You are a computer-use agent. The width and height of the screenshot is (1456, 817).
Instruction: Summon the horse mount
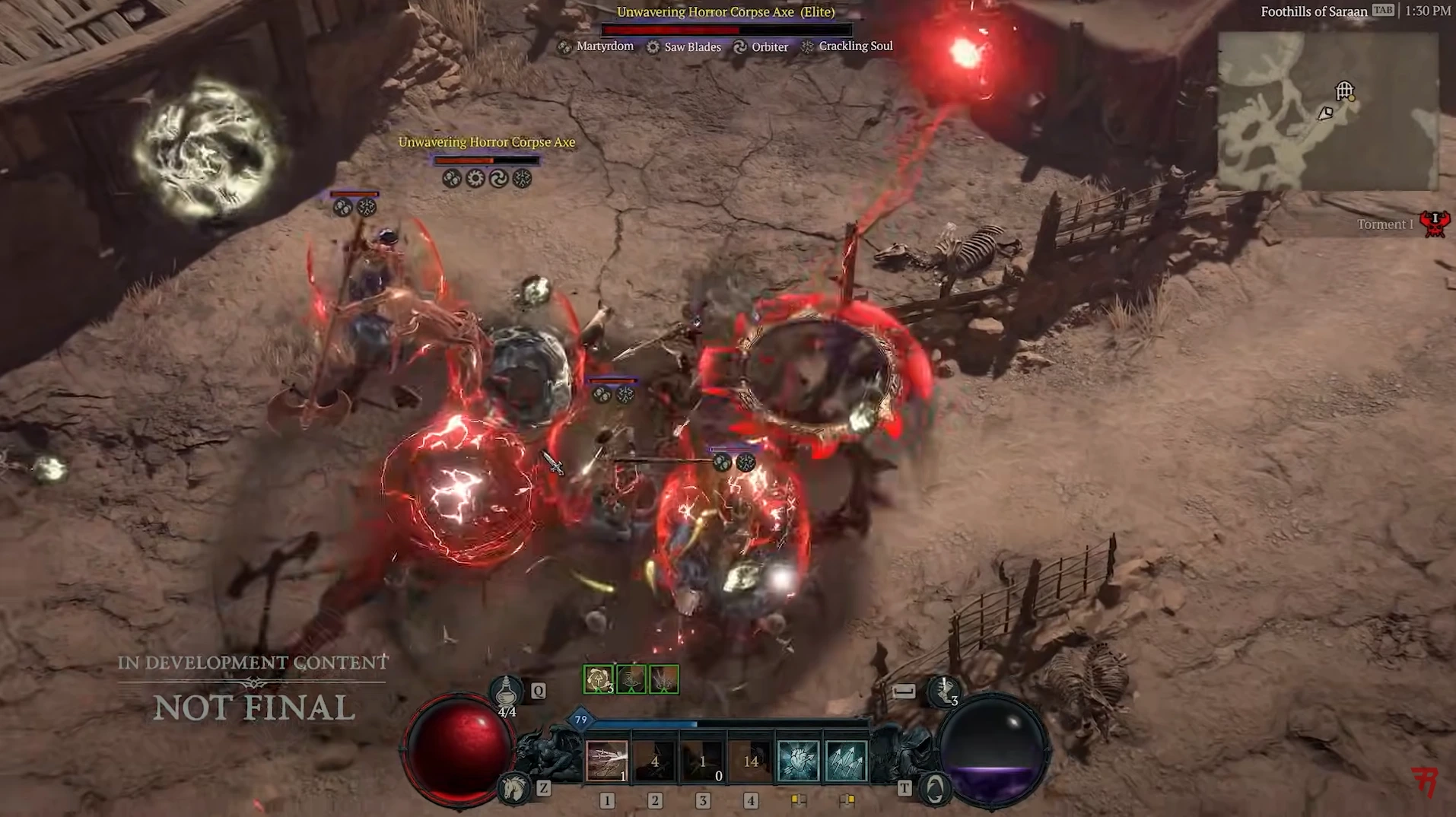514,788
